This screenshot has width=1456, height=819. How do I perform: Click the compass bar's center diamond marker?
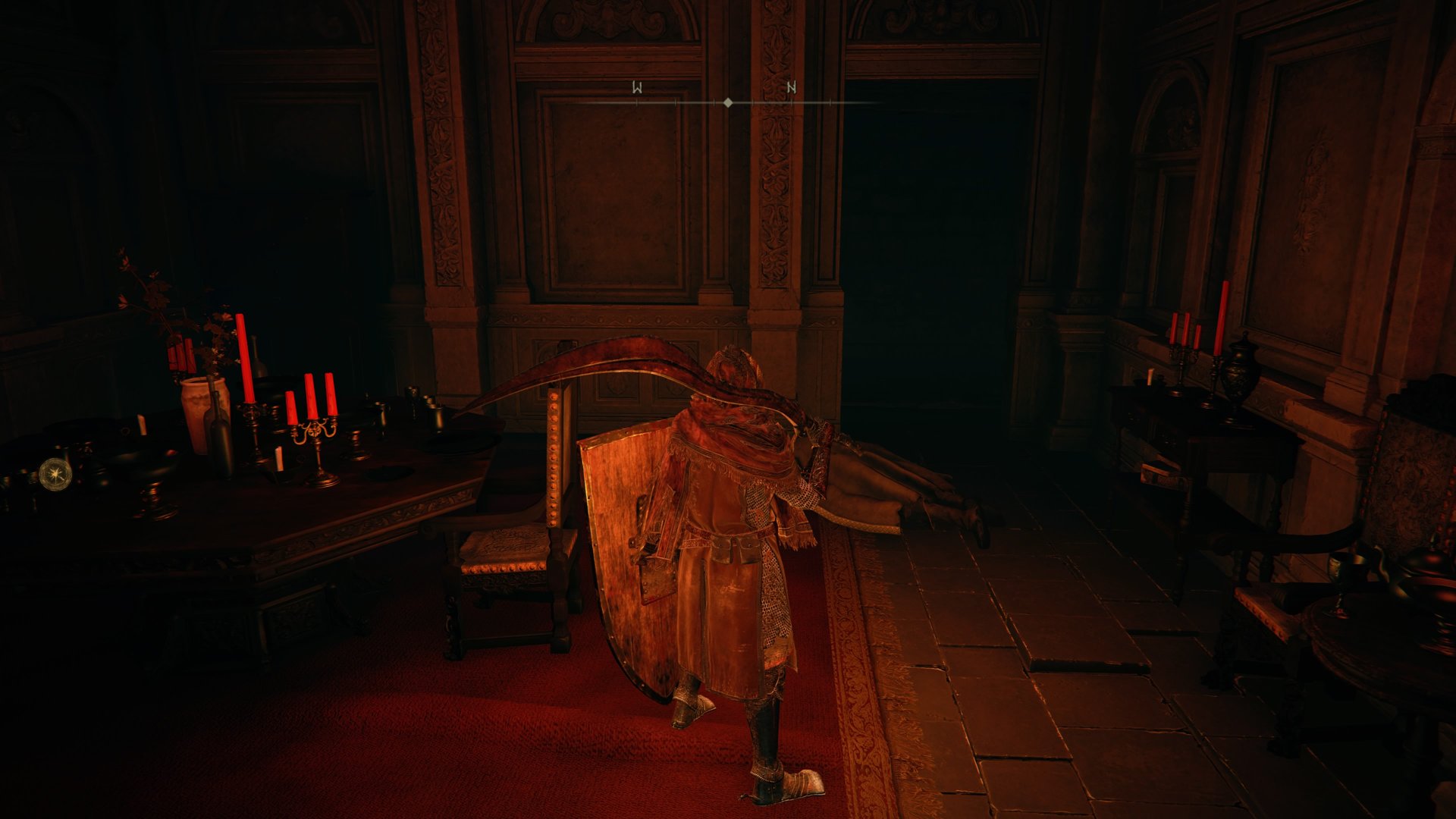click(728, 102)
